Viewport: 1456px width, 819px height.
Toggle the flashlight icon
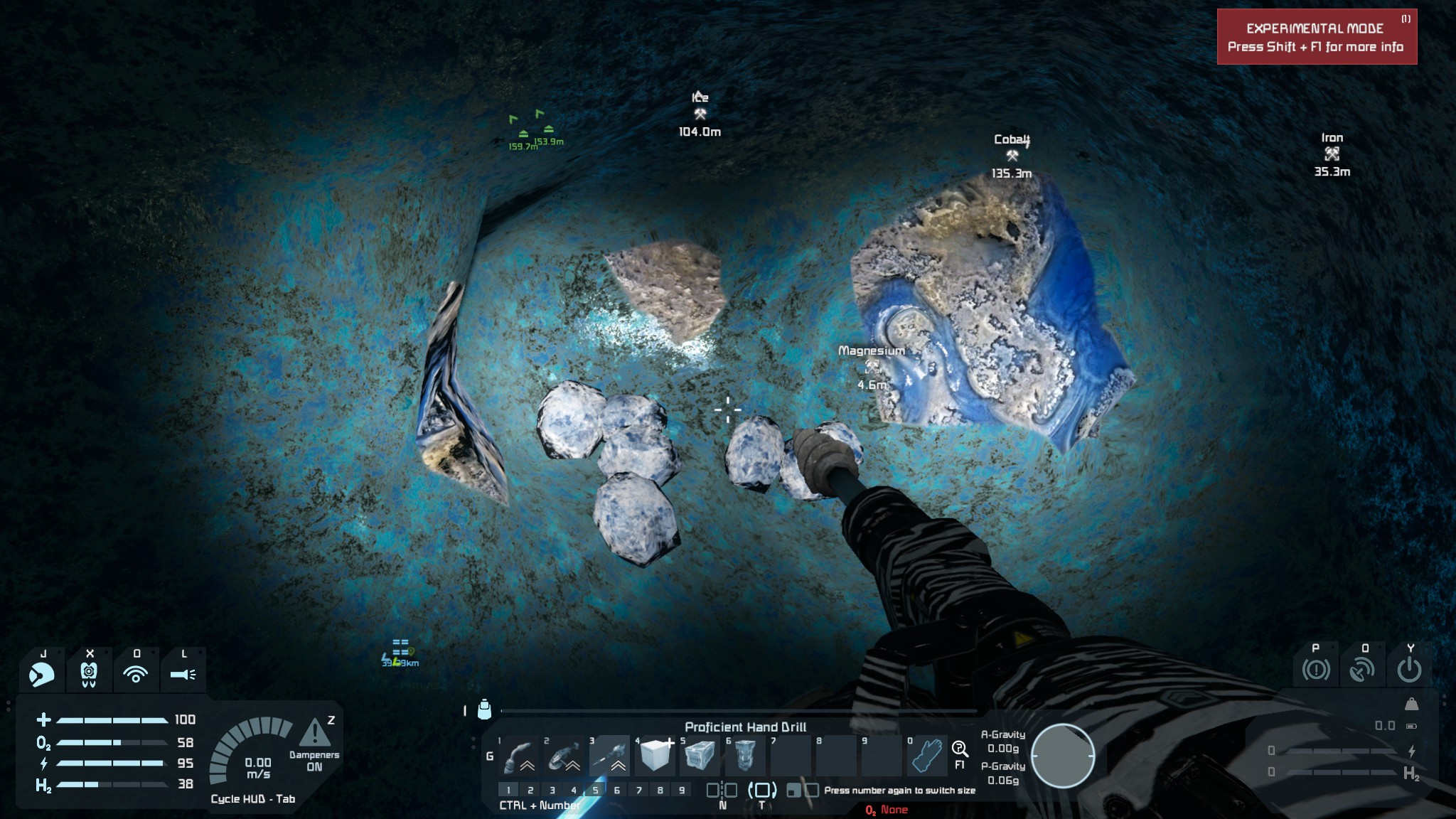pos(183,673)
